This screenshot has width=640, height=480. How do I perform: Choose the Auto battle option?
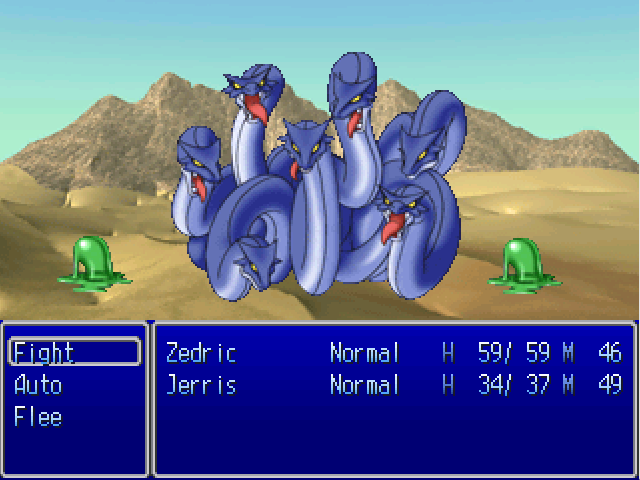(x=38, y=385)
